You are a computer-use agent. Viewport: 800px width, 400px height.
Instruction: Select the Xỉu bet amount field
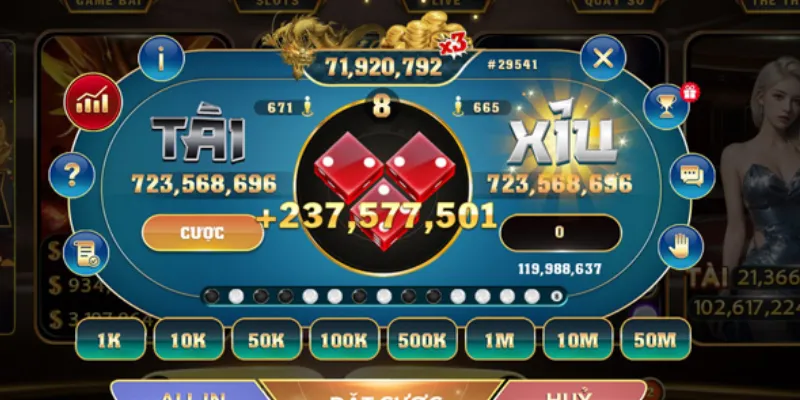558,232
